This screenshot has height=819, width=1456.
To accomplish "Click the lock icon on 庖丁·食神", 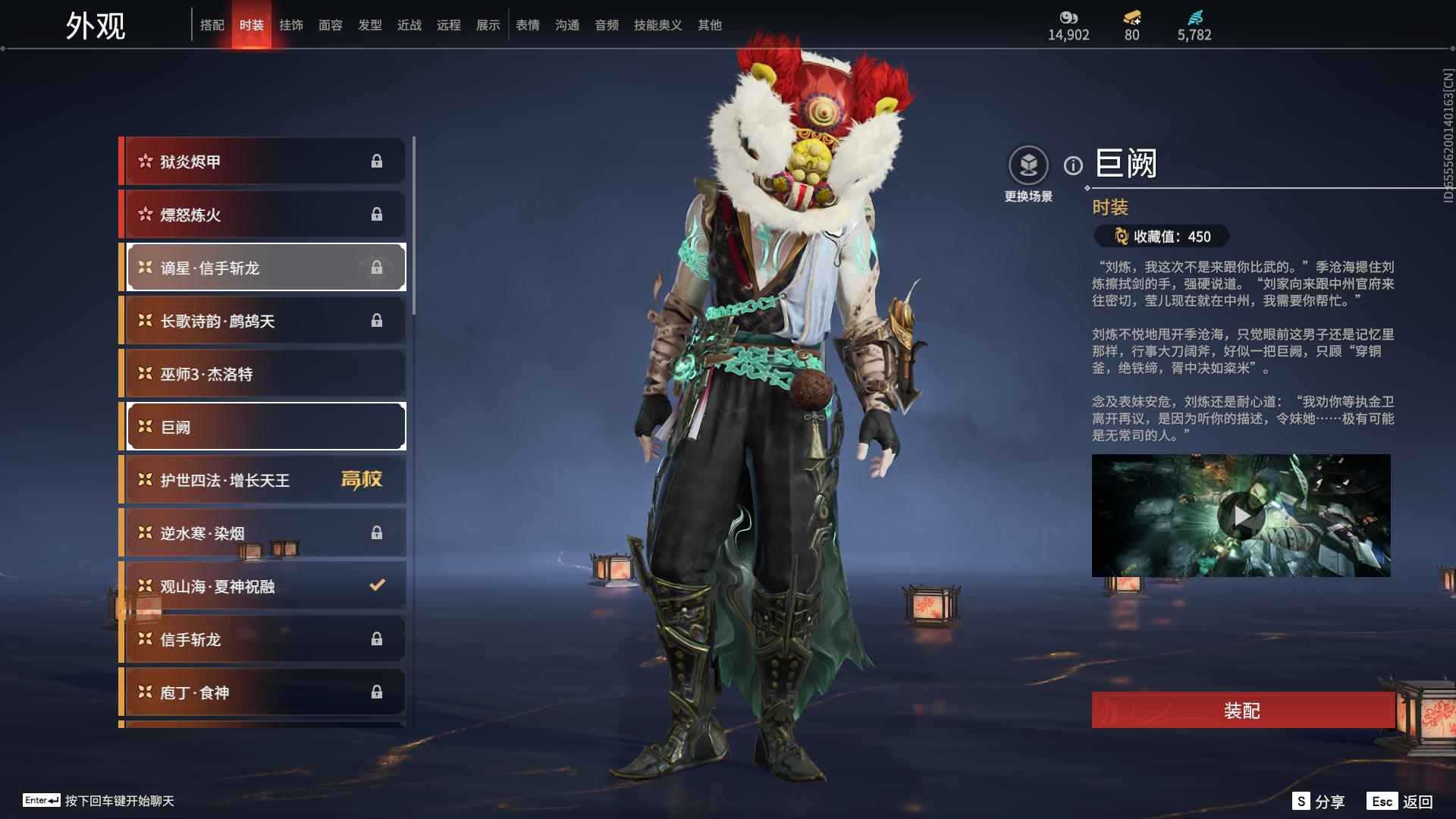I will pos(376,692).
